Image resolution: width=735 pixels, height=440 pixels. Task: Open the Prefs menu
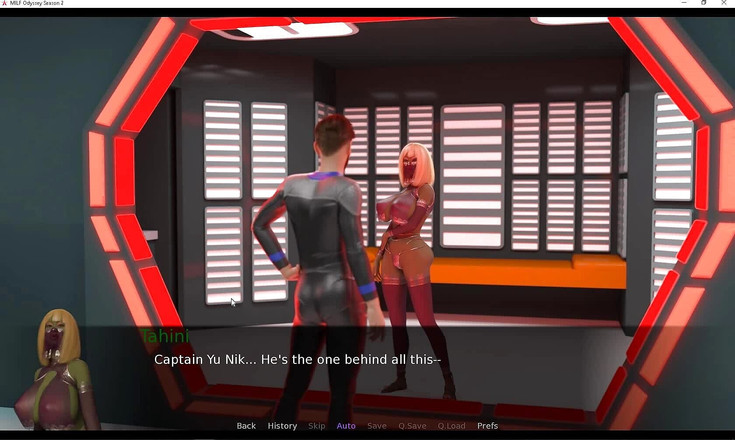(x=487, y=426)
